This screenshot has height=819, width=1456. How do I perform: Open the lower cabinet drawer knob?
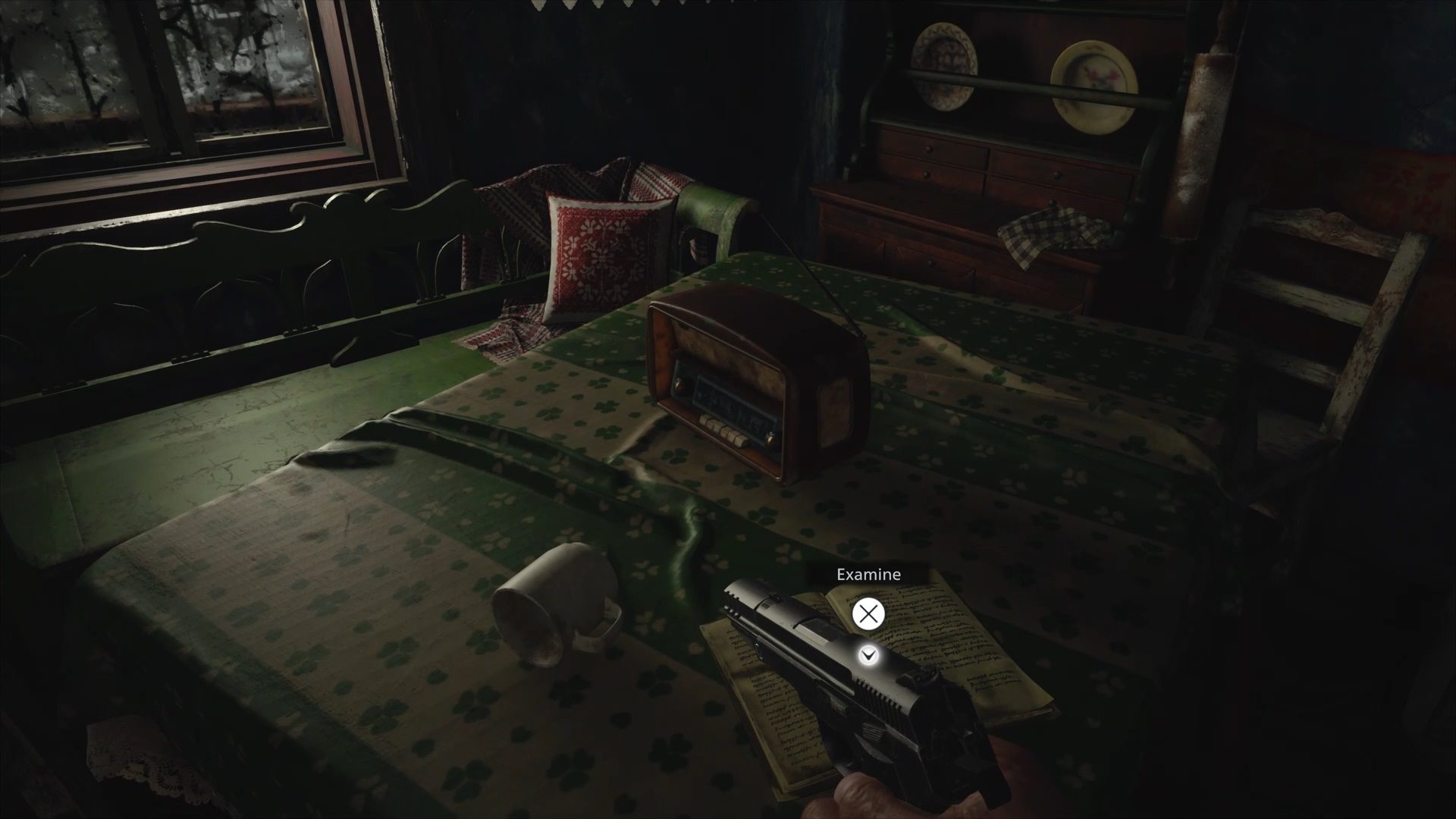click(931, 263)
